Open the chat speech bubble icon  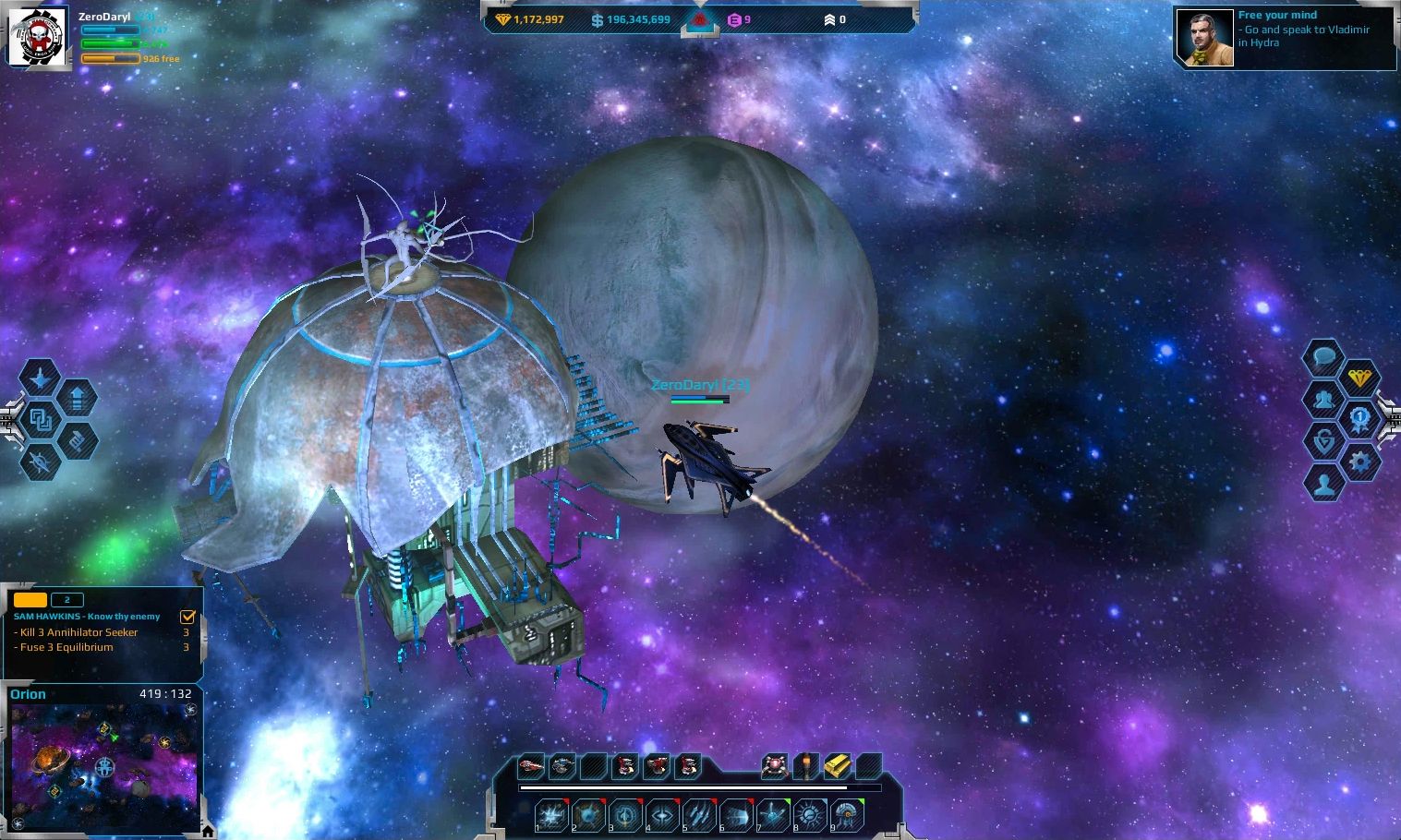coord(1323,355)
